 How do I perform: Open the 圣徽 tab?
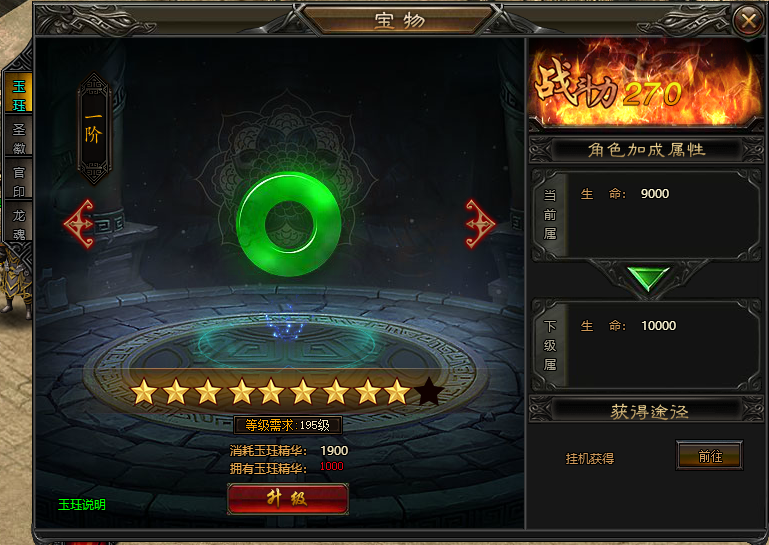[19, 138]
